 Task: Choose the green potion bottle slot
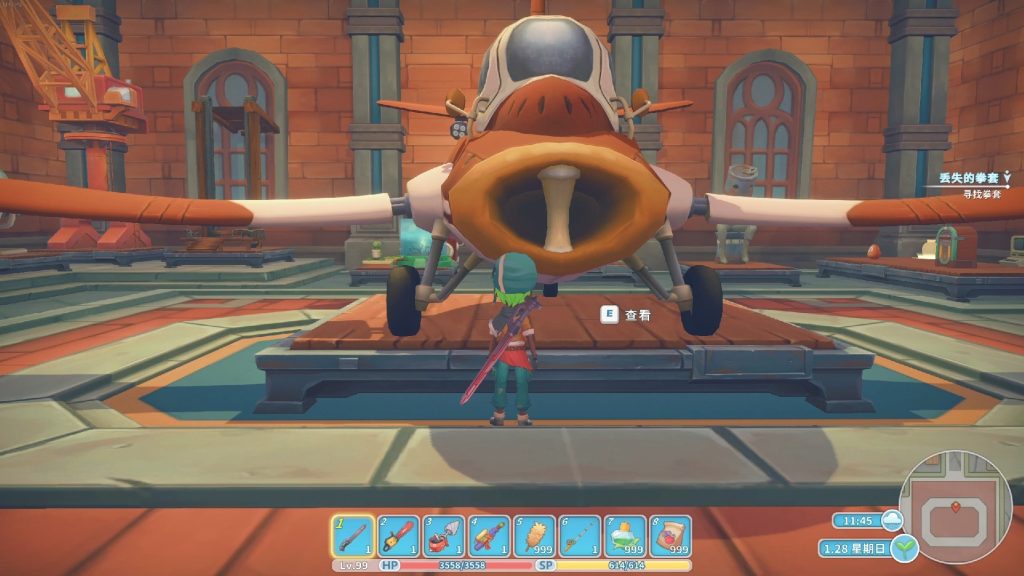click(625, 536)
